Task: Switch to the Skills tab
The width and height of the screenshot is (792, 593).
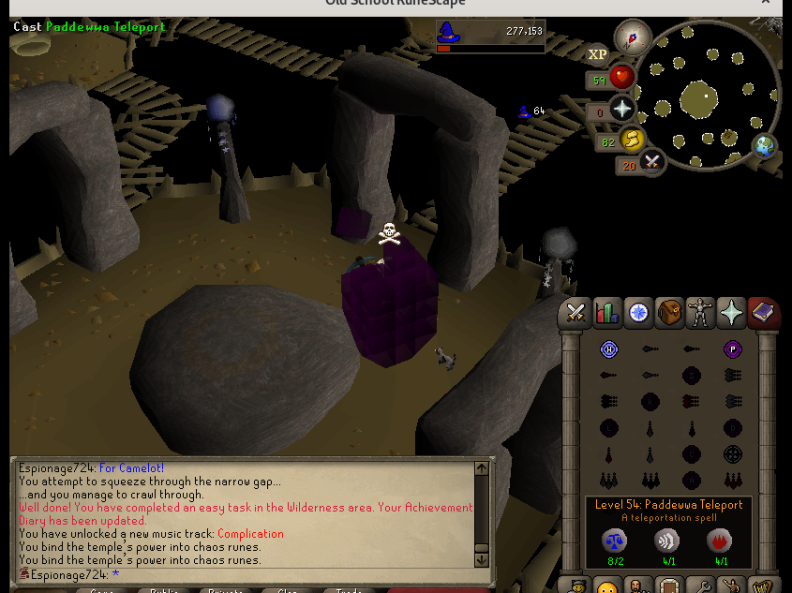Action: point(607,314)
